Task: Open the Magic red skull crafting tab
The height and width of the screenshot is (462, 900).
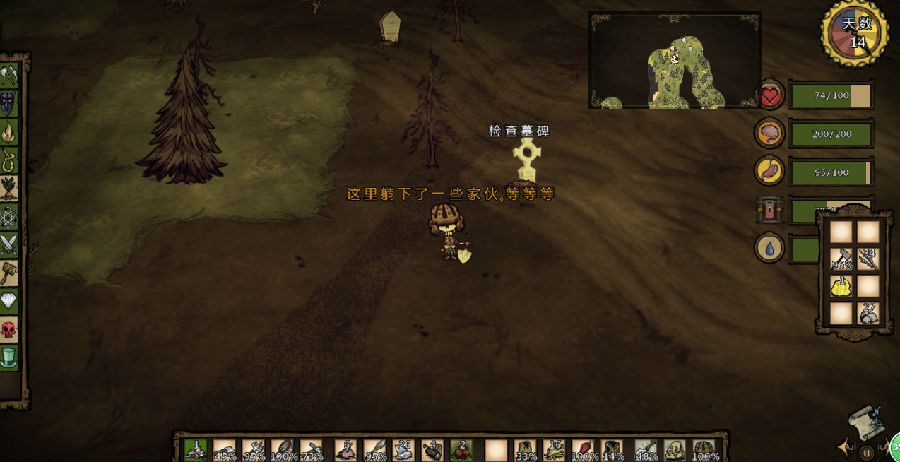Action: point(9,328)
